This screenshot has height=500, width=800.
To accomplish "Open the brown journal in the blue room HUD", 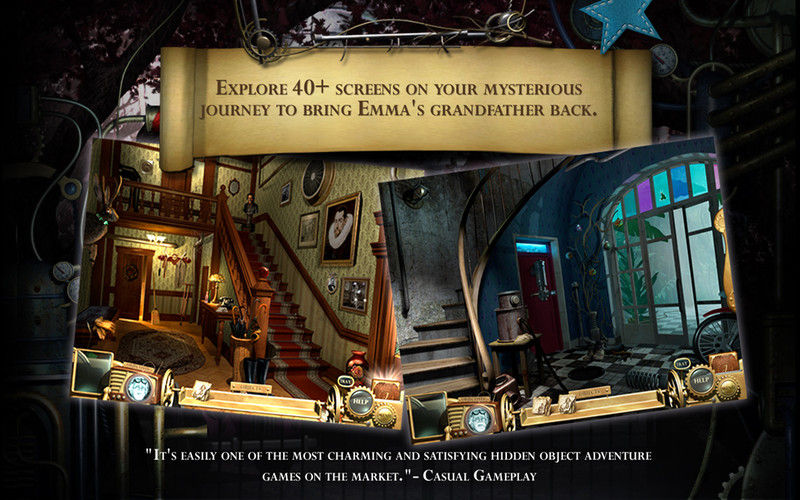I will tap(726, 364).
